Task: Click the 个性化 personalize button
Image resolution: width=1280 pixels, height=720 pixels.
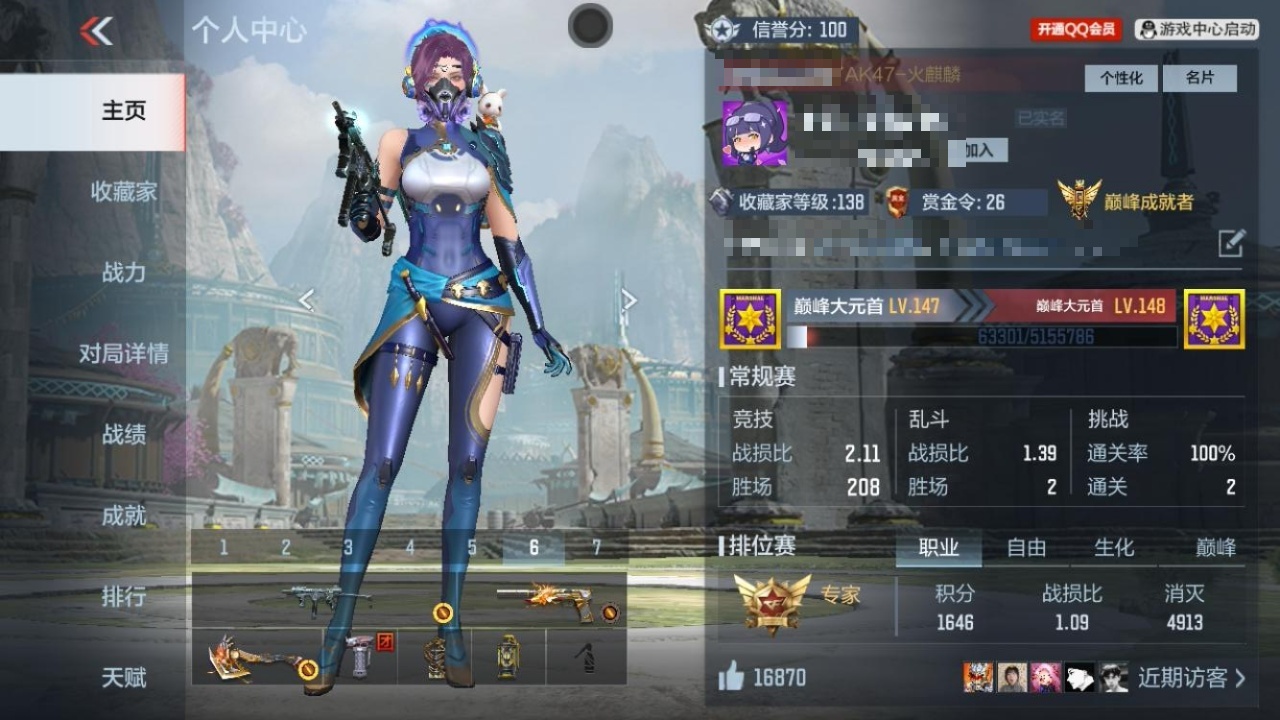Action: [x=1121, y=78]
